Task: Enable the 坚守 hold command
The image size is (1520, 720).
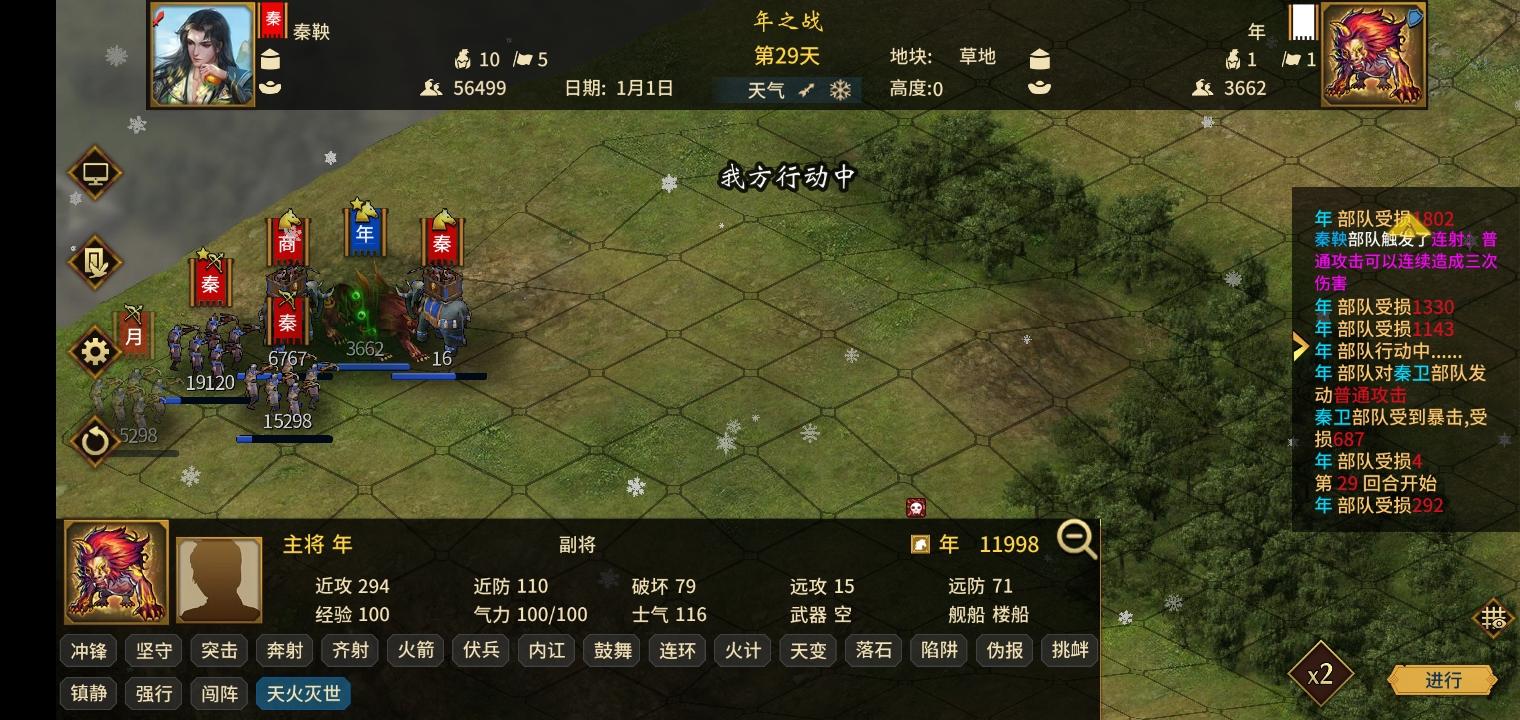Action: pos(153,650)
